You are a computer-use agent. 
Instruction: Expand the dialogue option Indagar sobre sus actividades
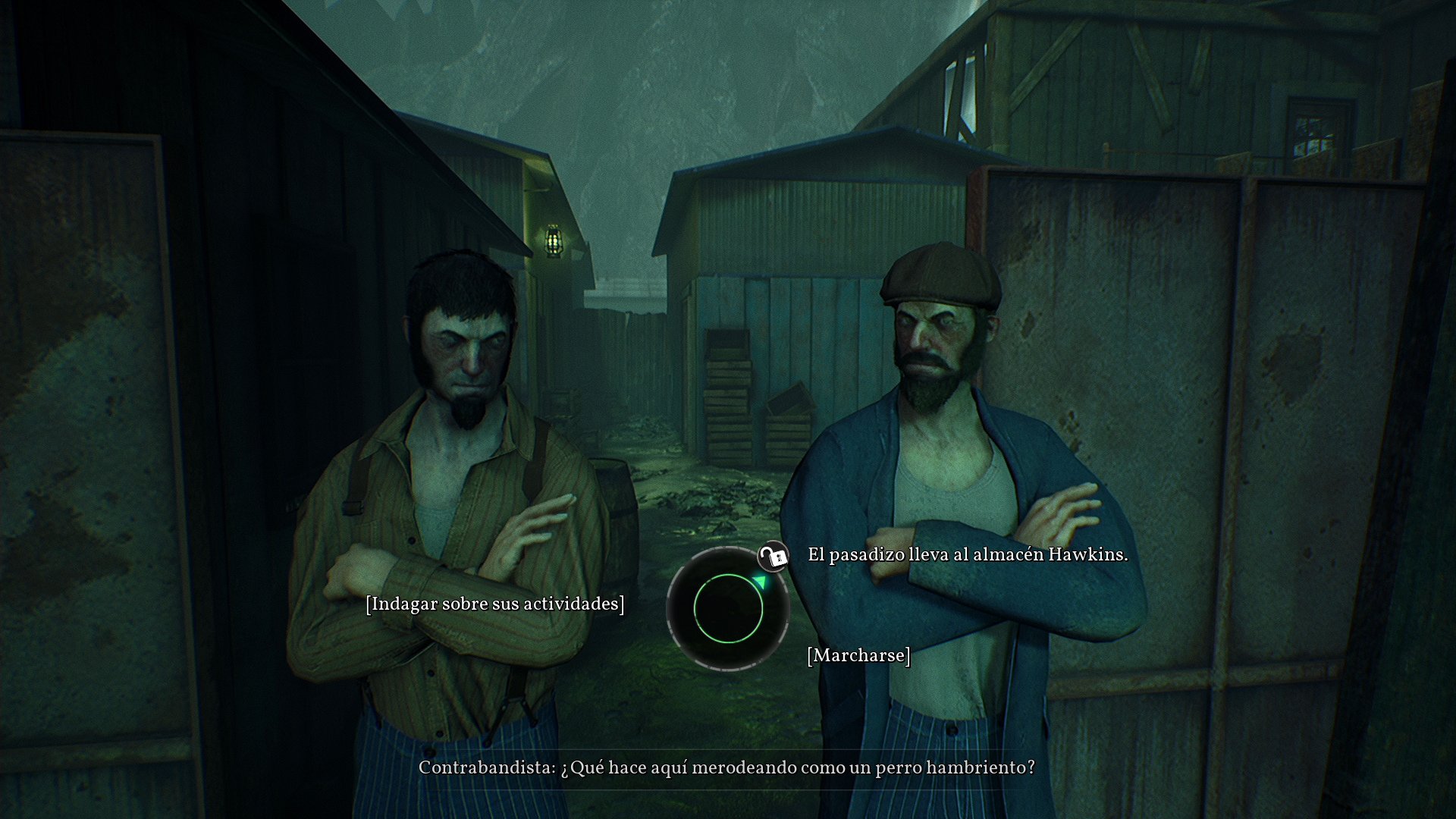pyautogui.click(x=494, y=604)
